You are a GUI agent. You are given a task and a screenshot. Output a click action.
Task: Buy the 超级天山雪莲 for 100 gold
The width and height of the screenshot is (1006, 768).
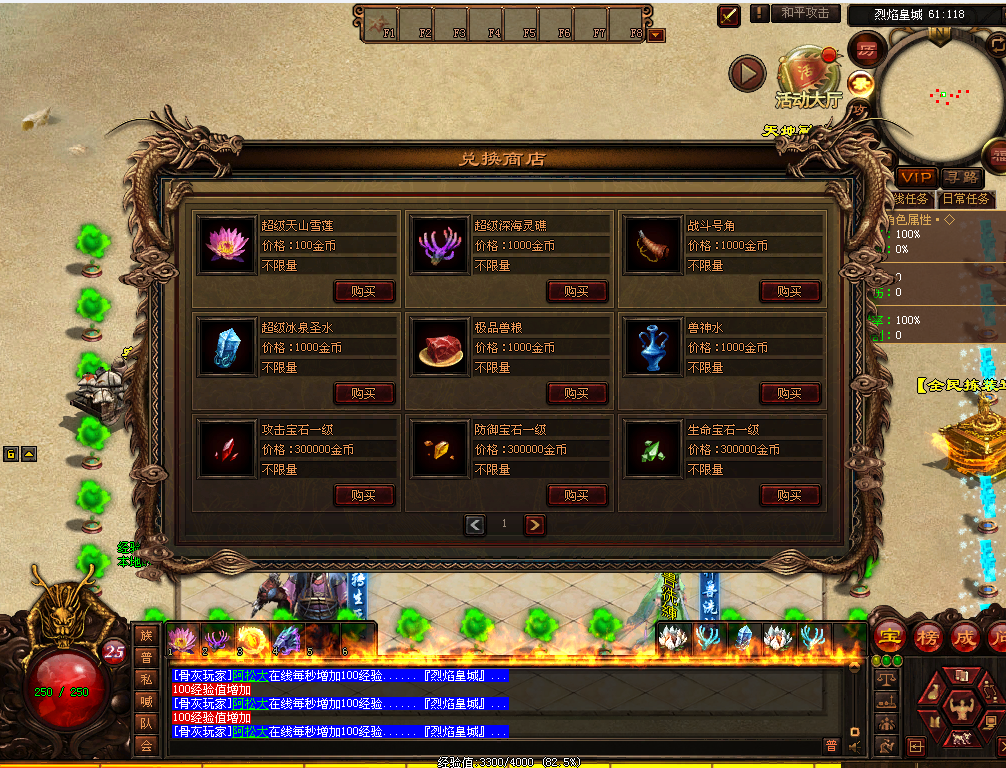coord(364,291)
